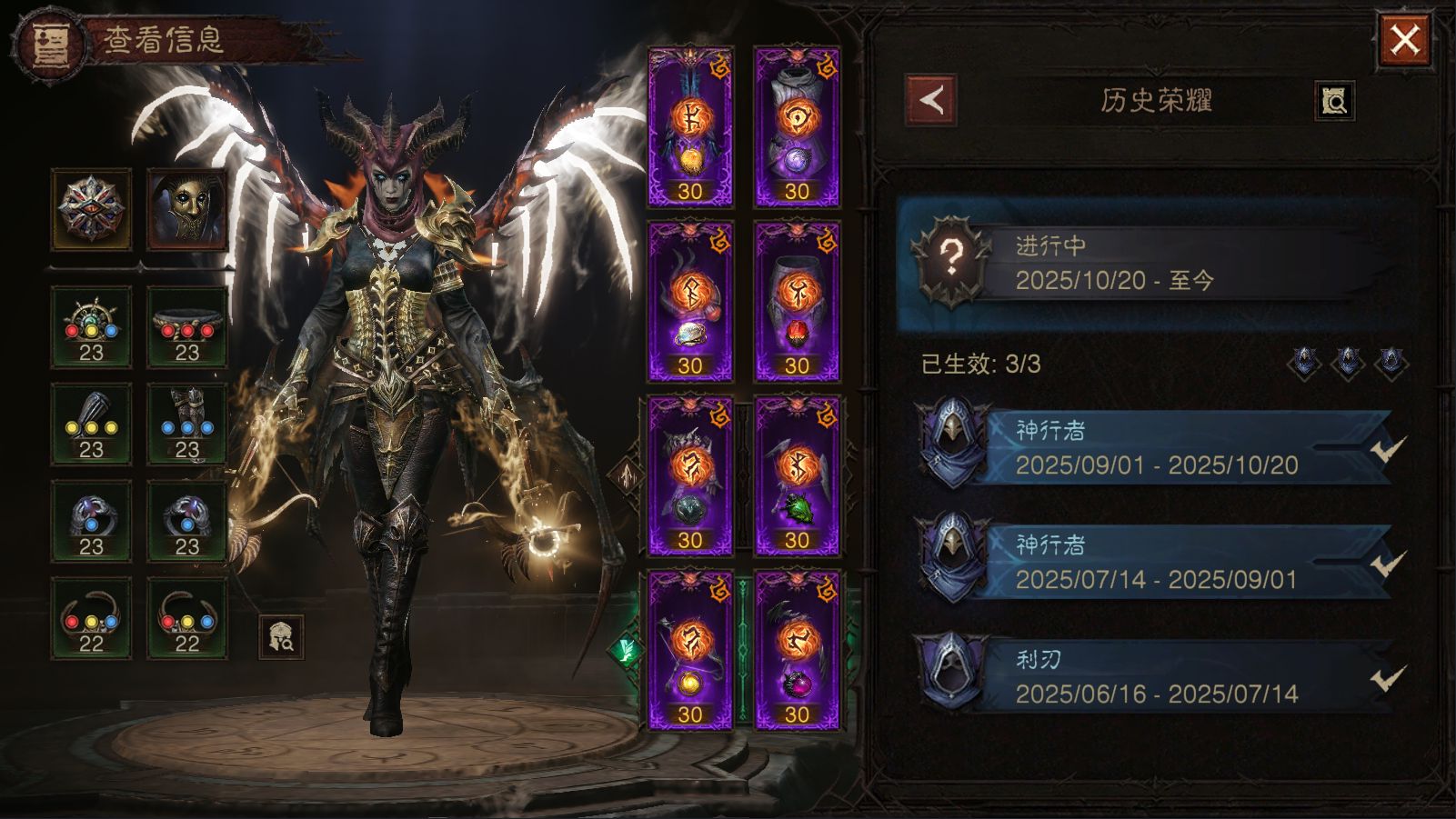Inspect the masked face equipment slot
Viewport: 1456px width, 819px height.
[x=186, y=209]
